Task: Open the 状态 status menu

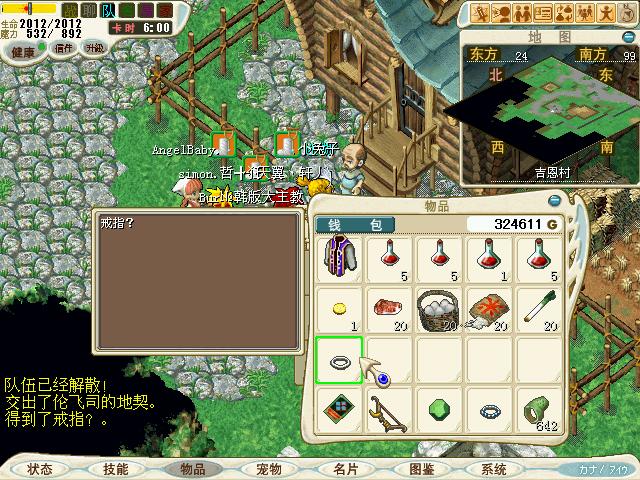Action: tap(41, 468)
